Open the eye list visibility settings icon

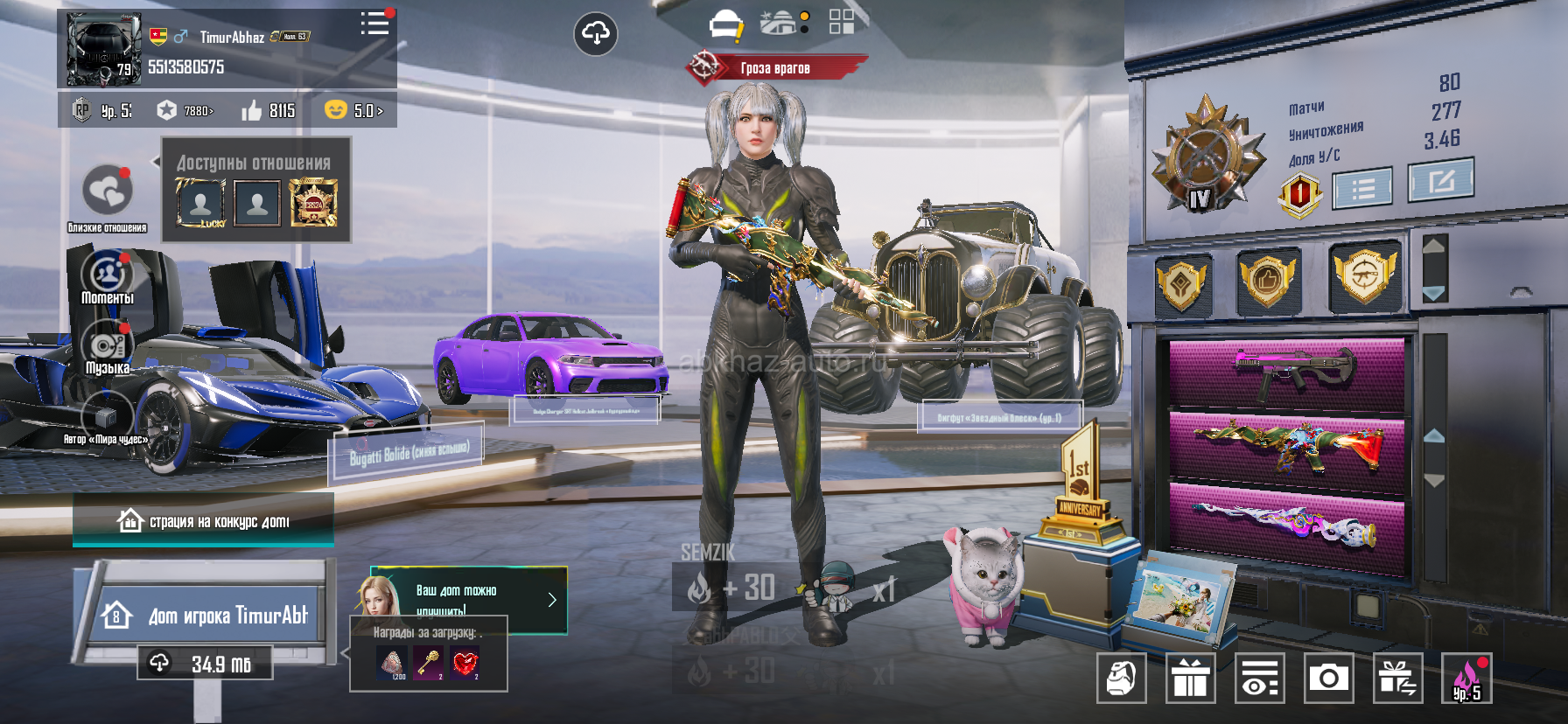coord(1259,678)
